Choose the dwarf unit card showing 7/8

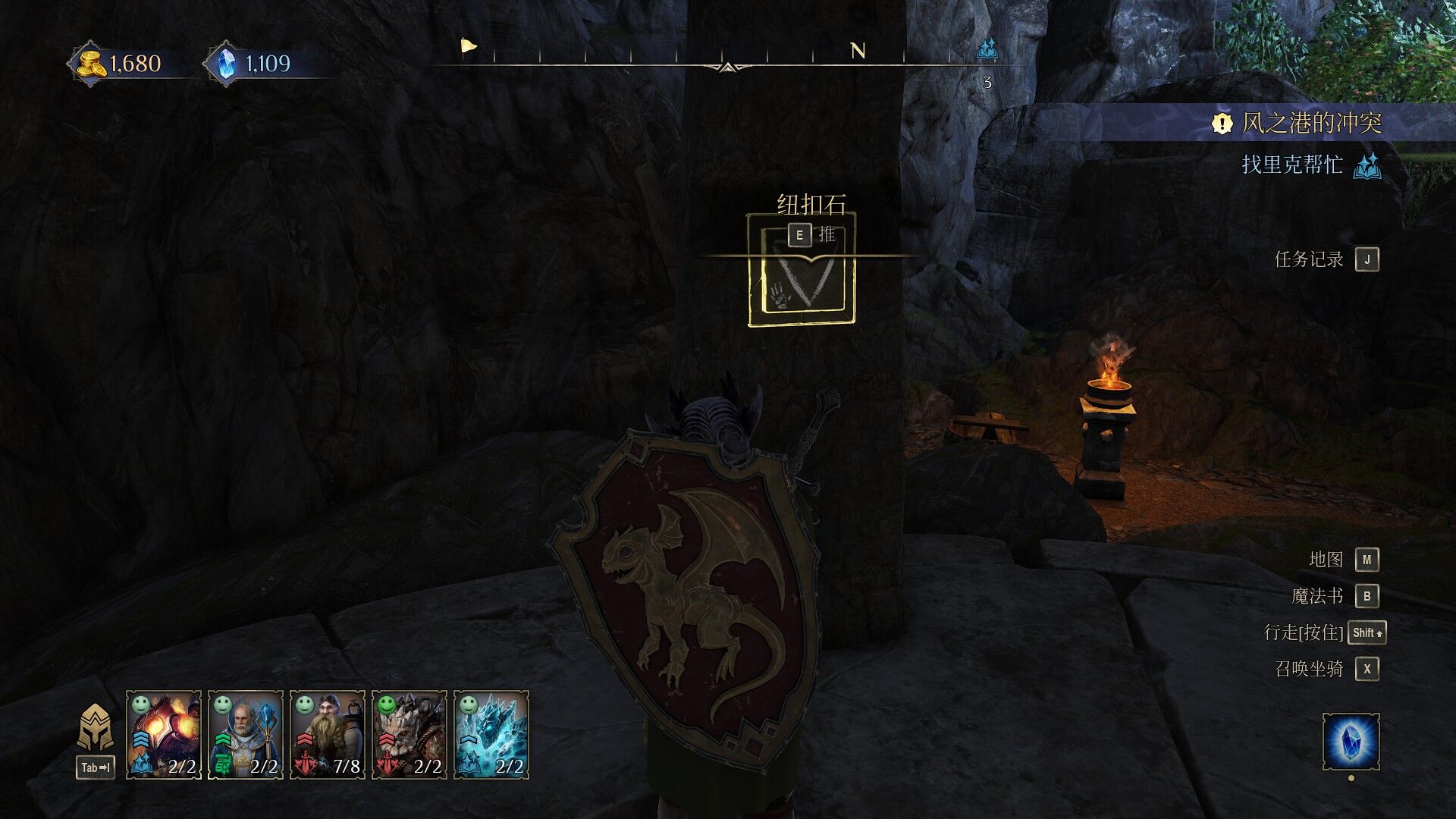(328, 734)
